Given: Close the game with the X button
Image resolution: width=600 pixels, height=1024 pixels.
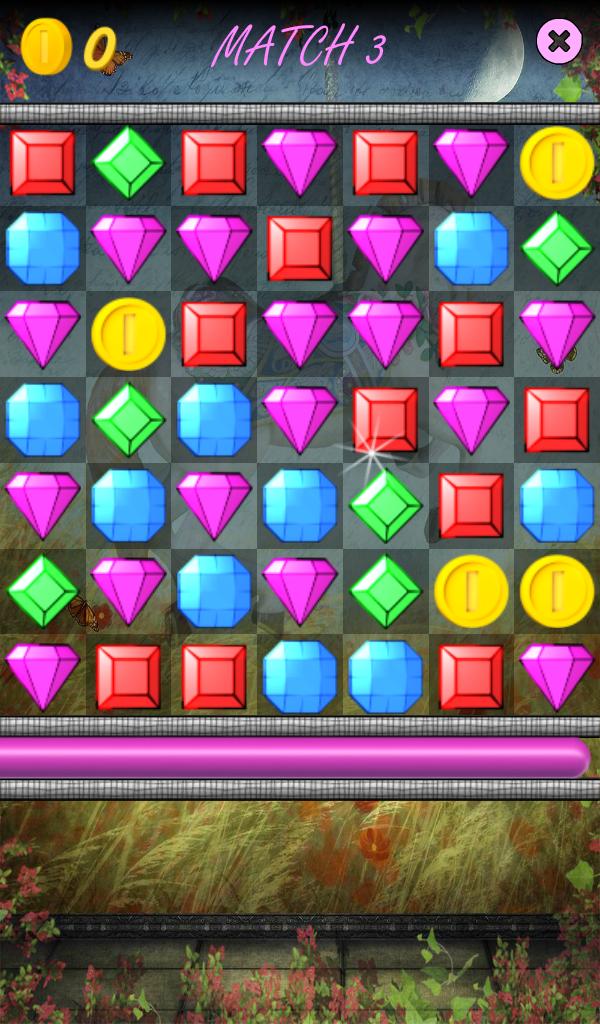Looking at the screenshot, I should pos(559,41).
